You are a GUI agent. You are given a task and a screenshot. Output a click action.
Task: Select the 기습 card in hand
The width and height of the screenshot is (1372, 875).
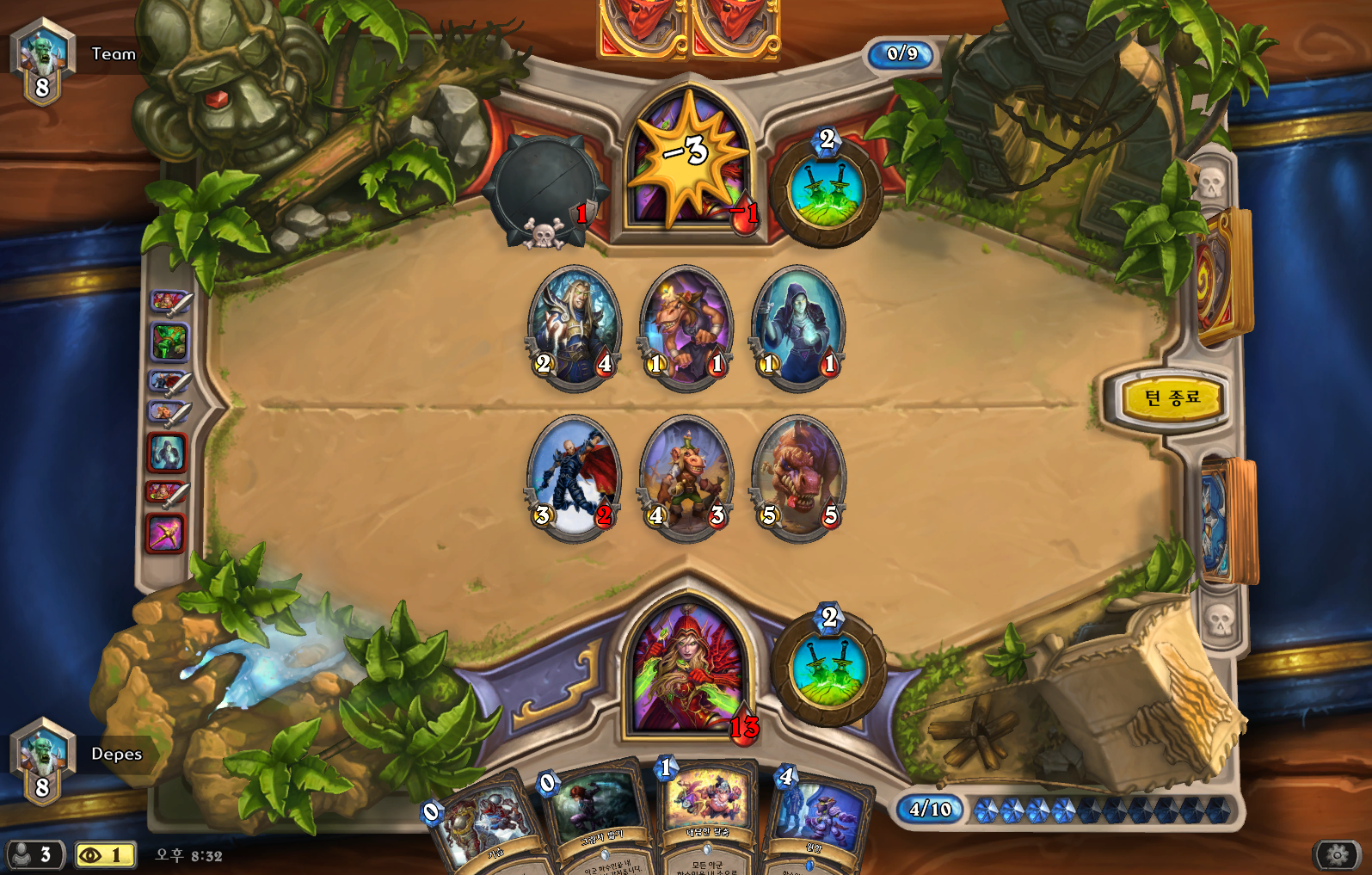click(x=483, y=828)
